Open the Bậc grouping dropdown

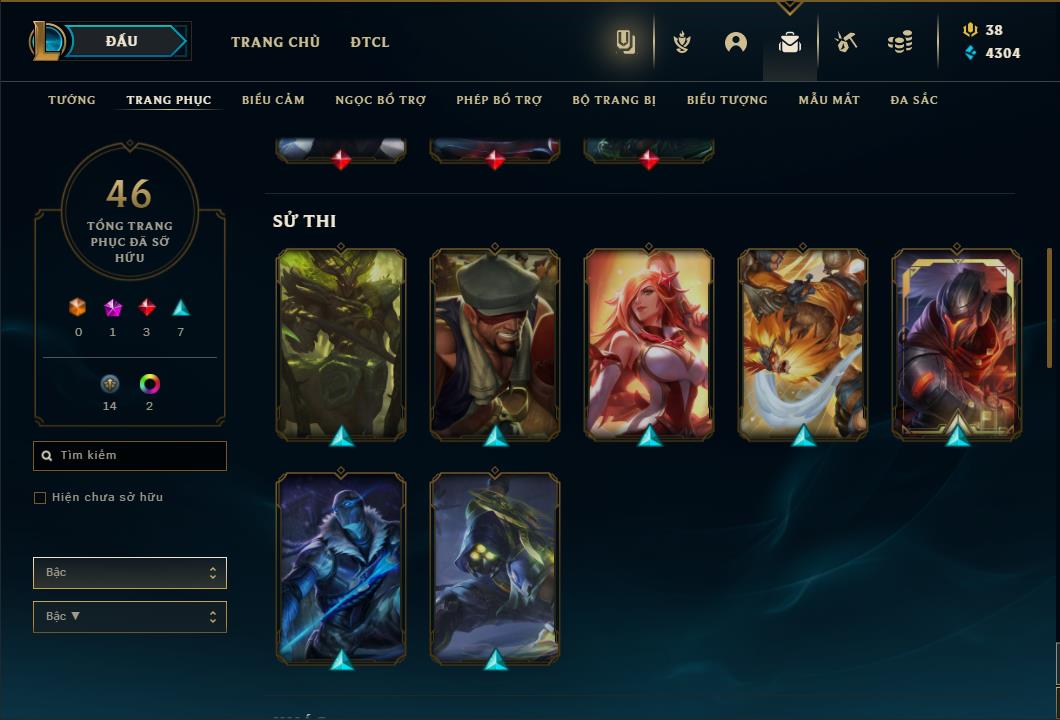130,573
